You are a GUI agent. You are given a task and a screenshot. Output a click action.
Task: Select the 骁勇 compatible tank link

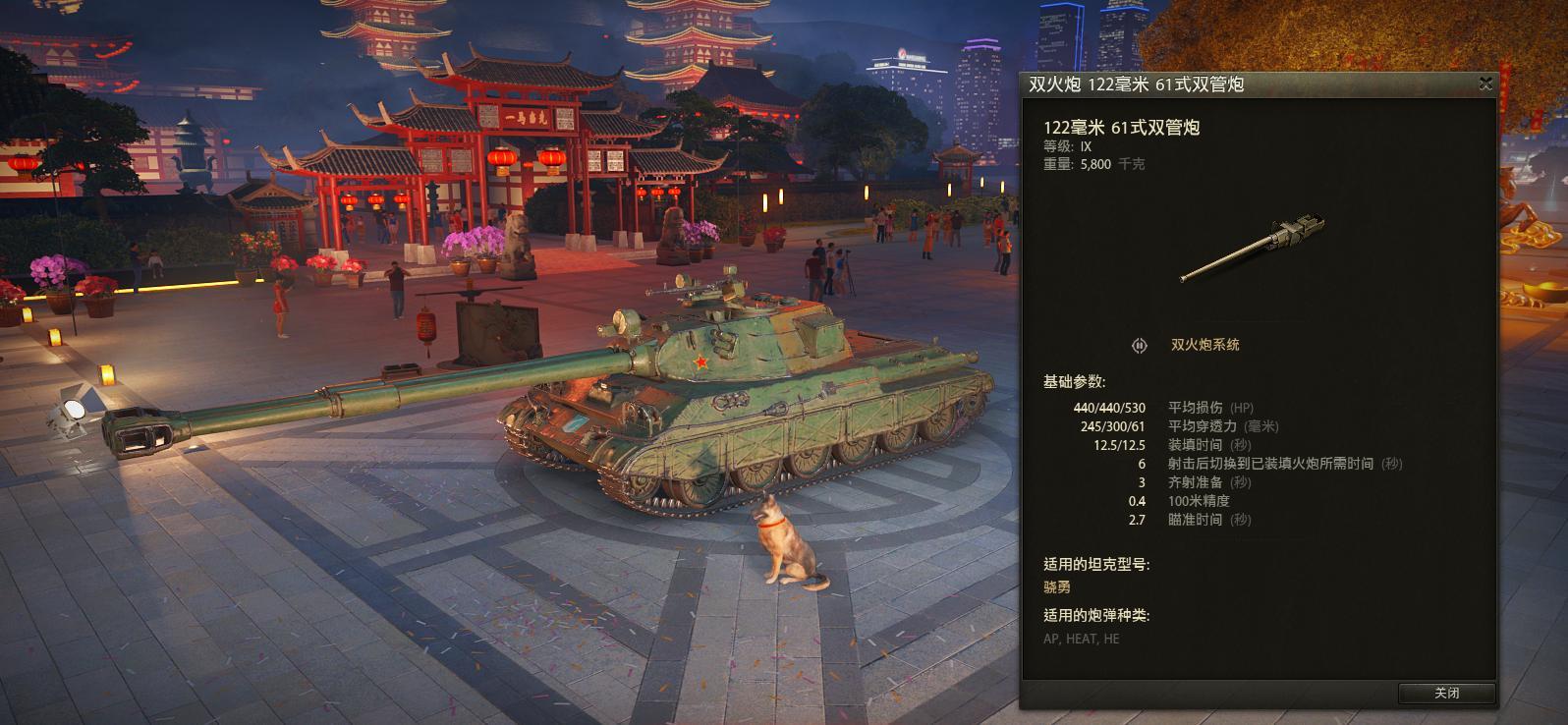[x=1057, y=586]
